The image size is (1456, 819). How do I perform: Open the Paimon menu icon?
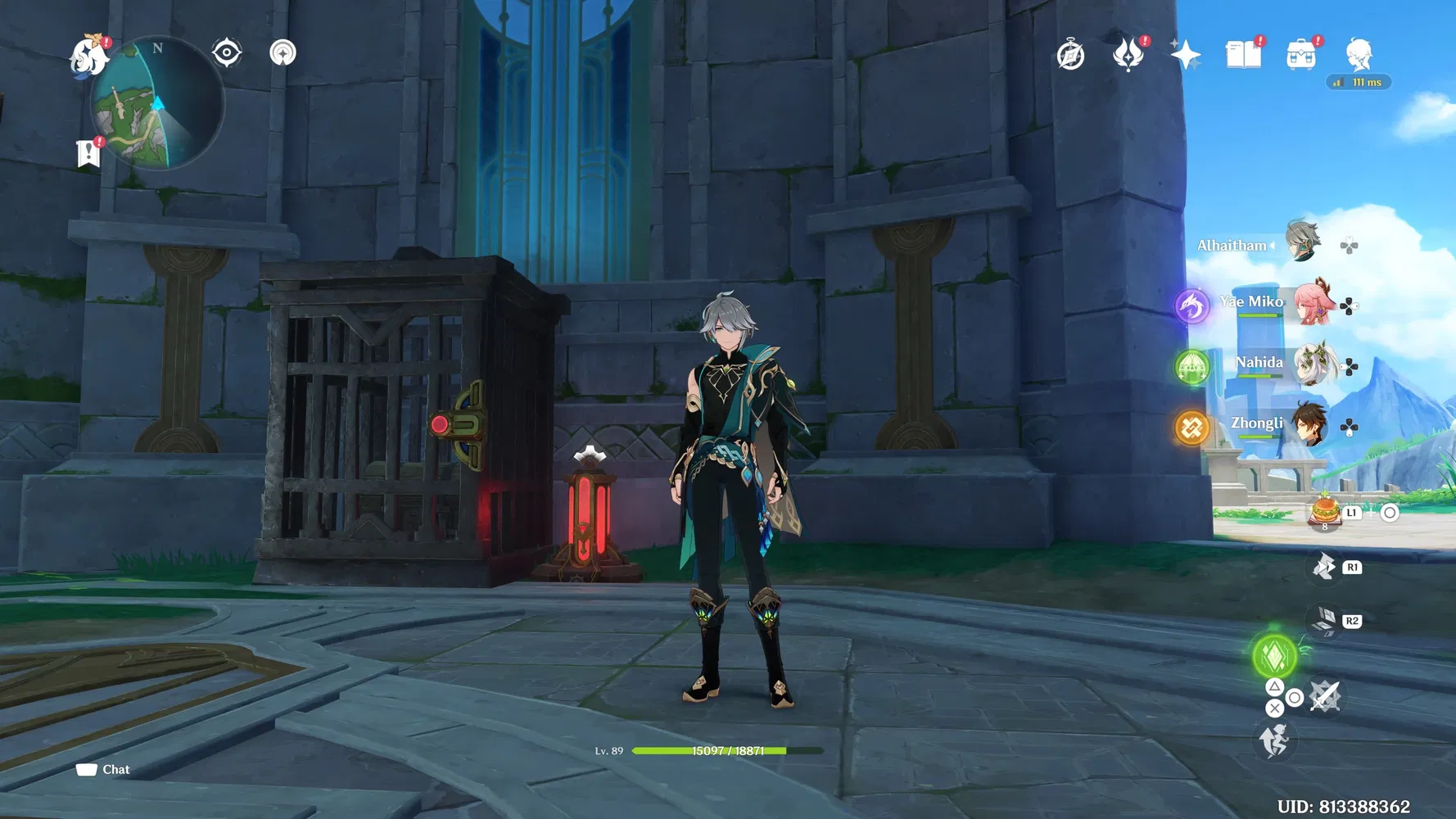tap(88, 57)
